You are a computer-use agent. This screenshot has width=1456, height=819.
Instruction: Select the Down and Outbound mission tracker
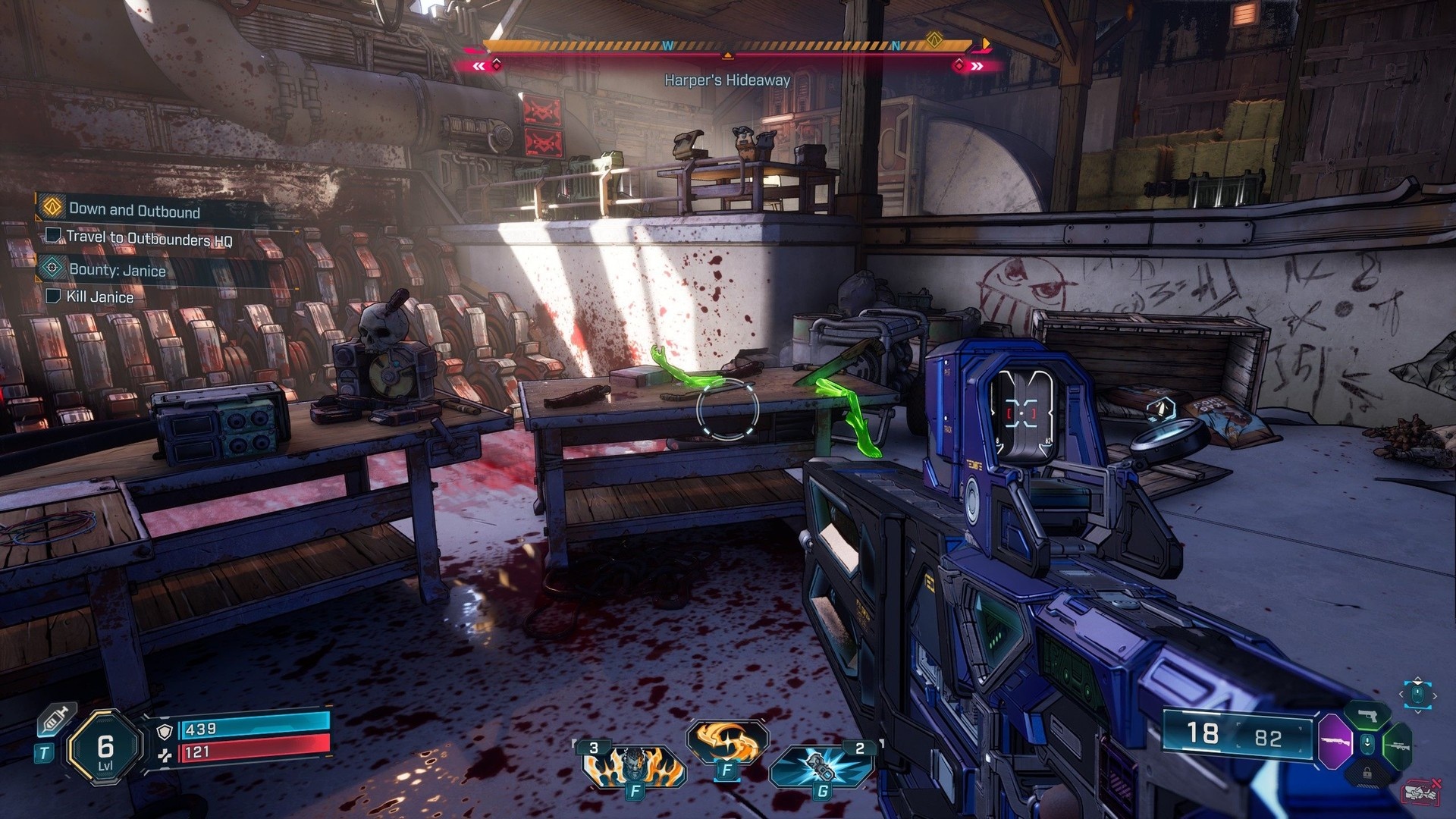coord(133,210)
